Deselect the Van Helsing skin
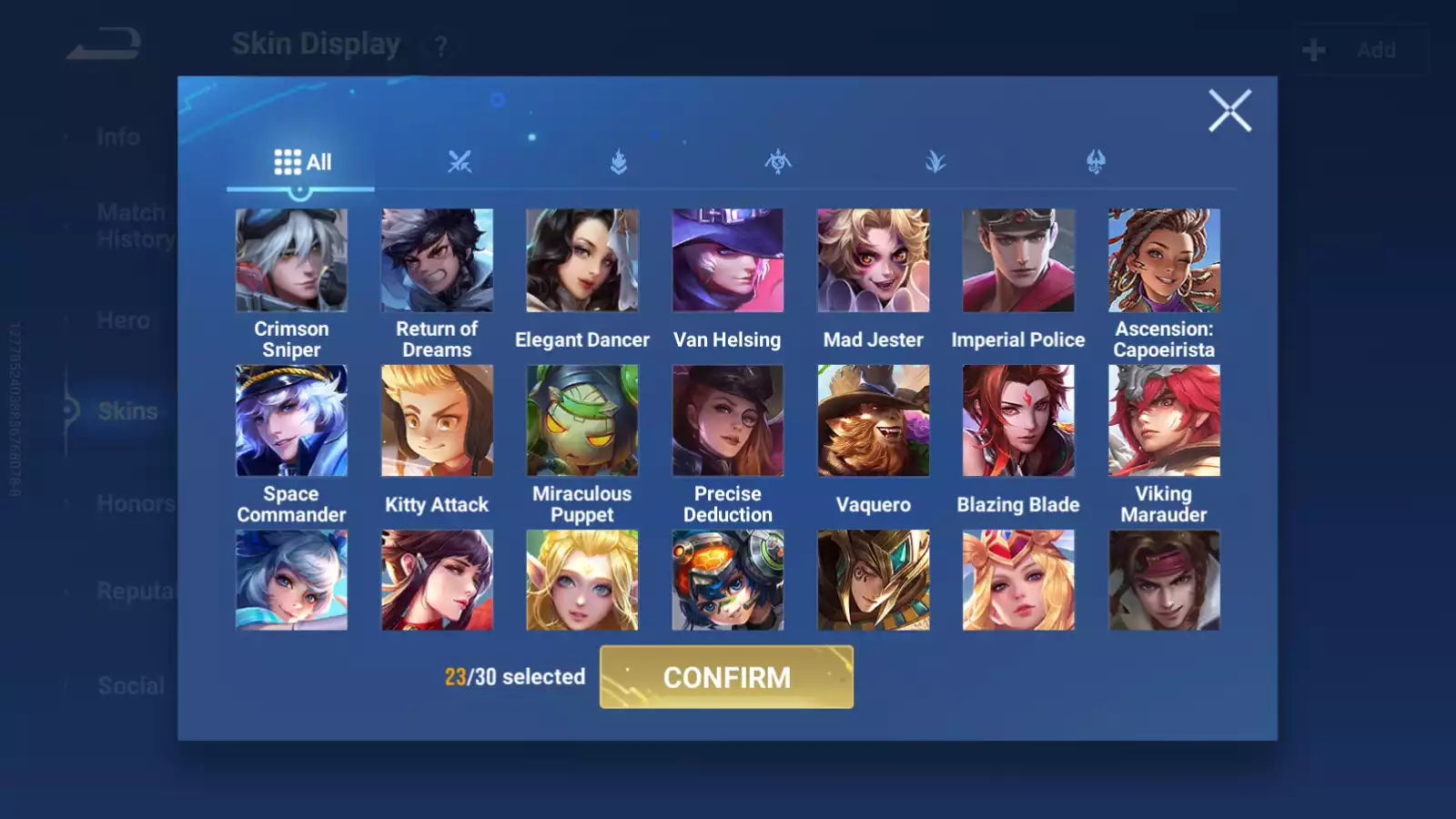Screen dimensions: 1456x819 pyautogui.click(x=727, y=259)
